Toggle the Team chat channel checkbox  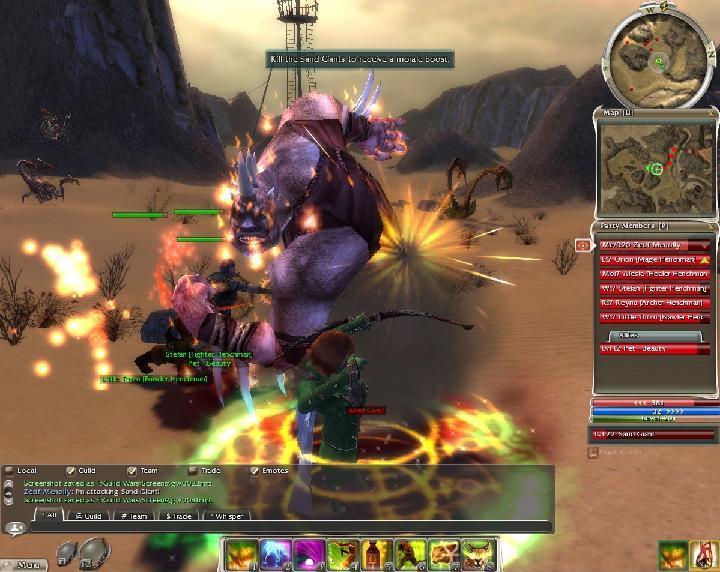(x=131, y=470)
